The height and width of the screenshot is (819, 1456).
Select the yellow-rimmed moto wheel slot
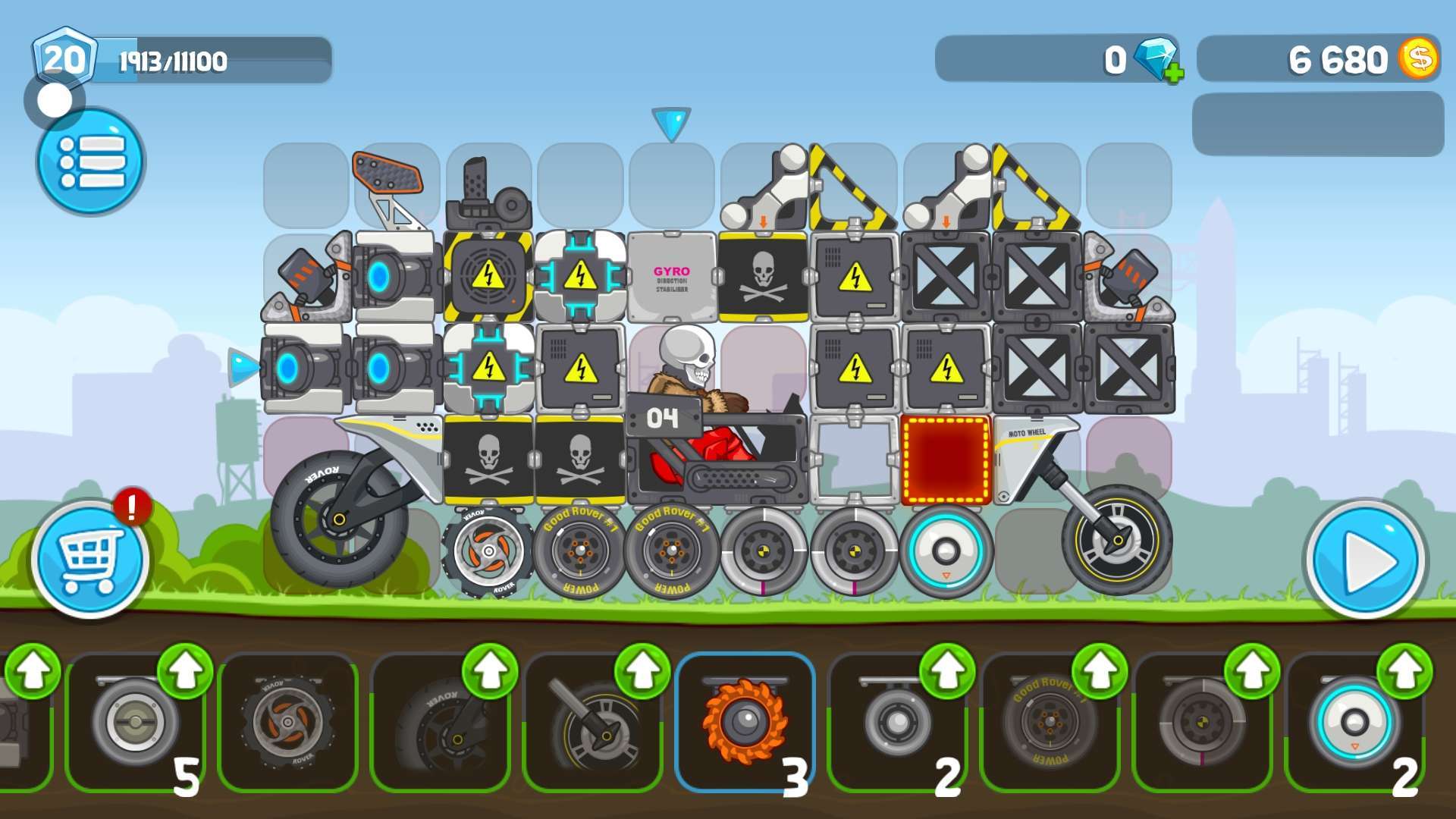tap(592, 722)
